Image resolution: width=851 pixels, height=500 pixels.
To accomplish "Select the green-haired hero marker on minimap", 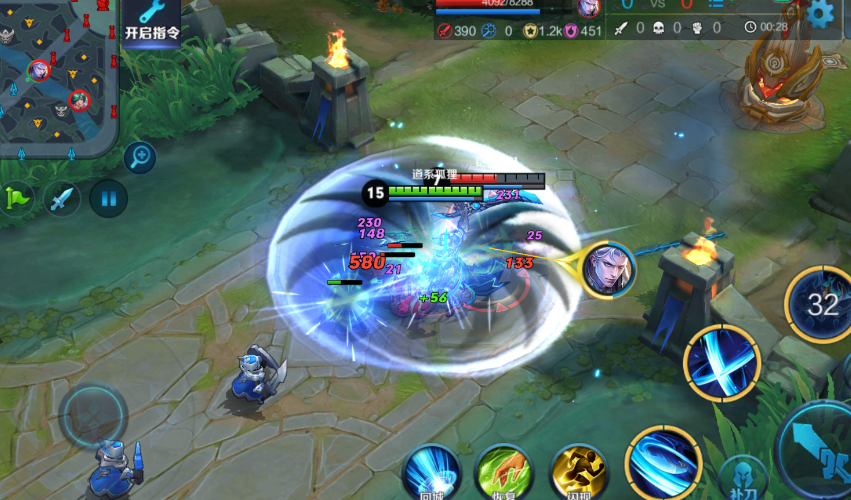I will point(80,99).
